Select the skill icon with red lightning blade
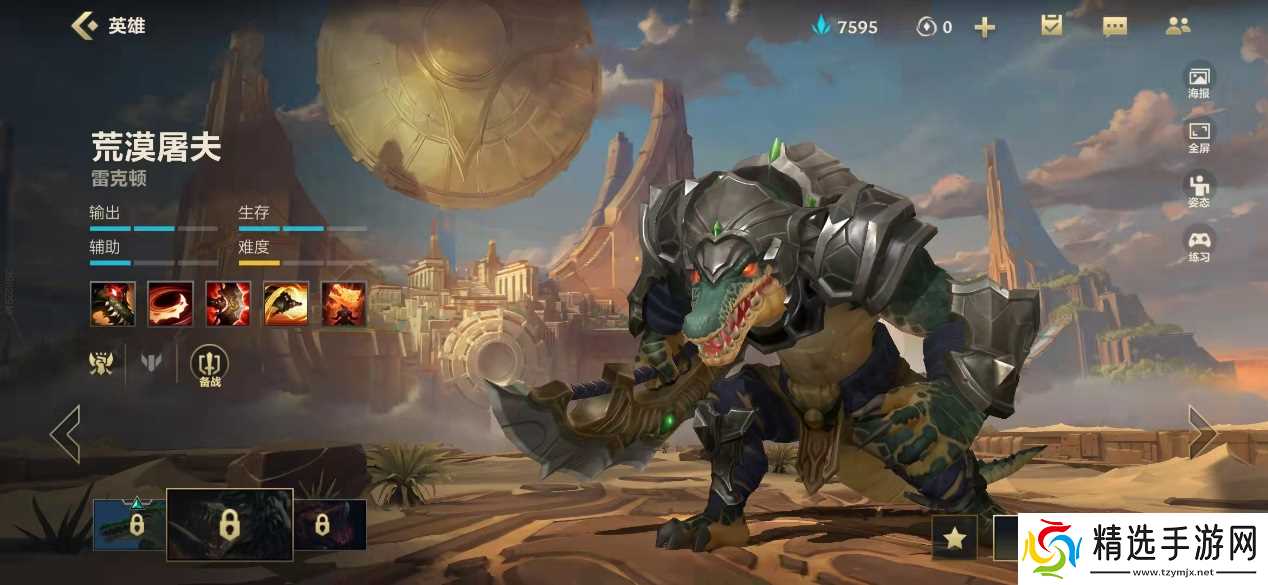1268x585 pixels. pos(228,303)
